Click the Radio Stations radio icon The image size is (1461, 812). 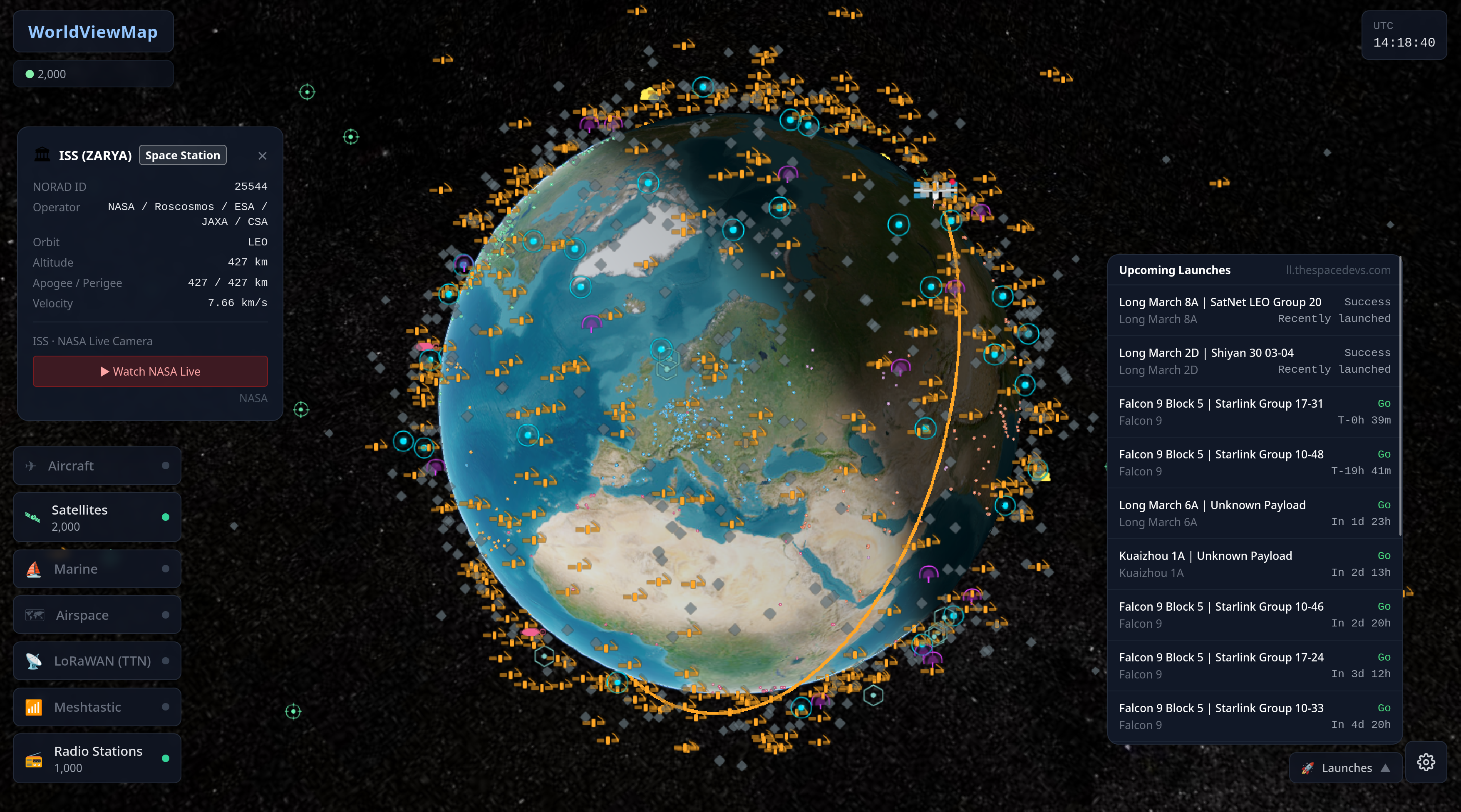click(x=34, y=759)
